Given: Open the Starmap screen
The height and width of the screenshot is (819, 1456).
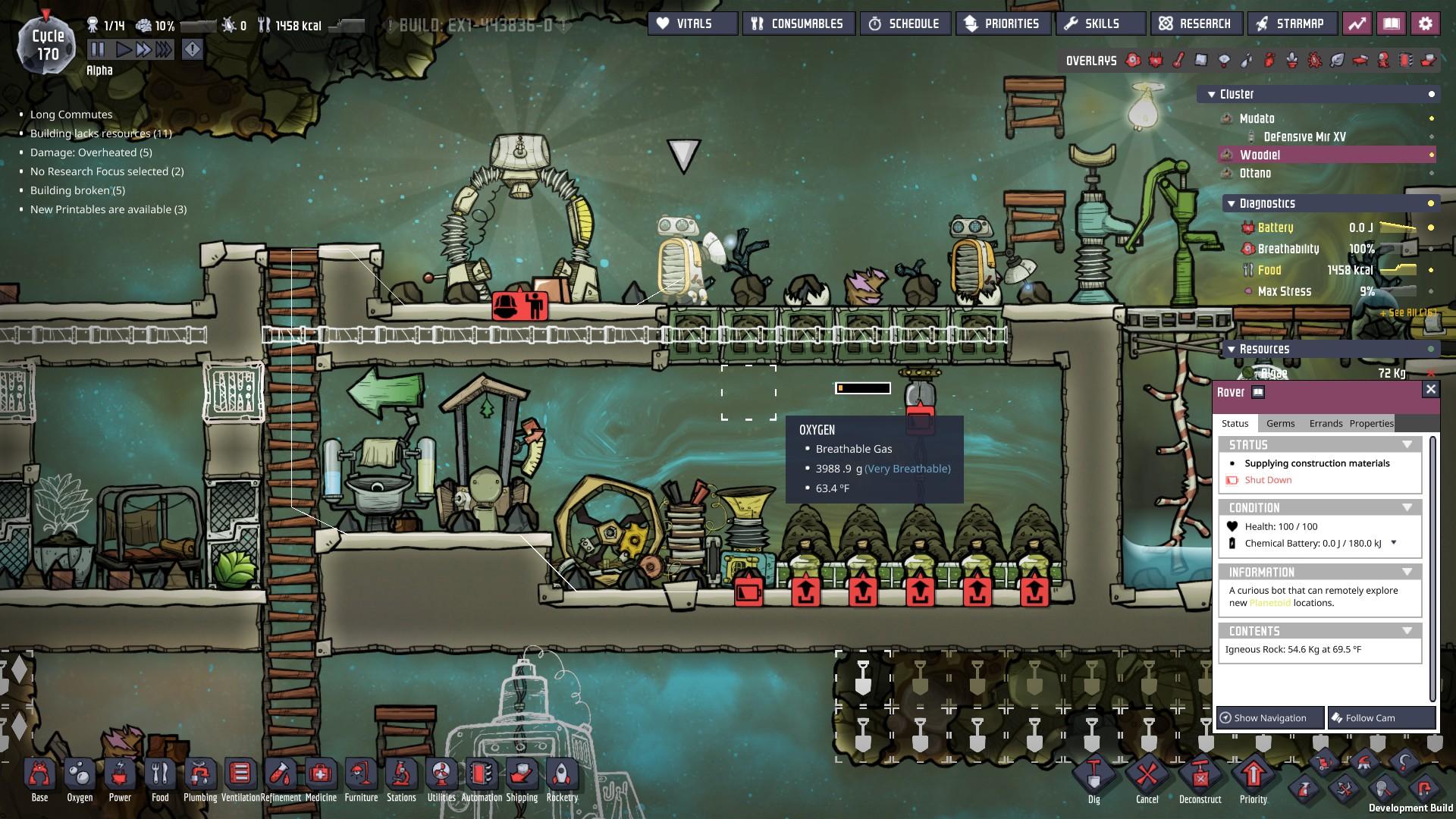Looking at the screenshot, I should pyautogui.click(x=1292, y=23).
